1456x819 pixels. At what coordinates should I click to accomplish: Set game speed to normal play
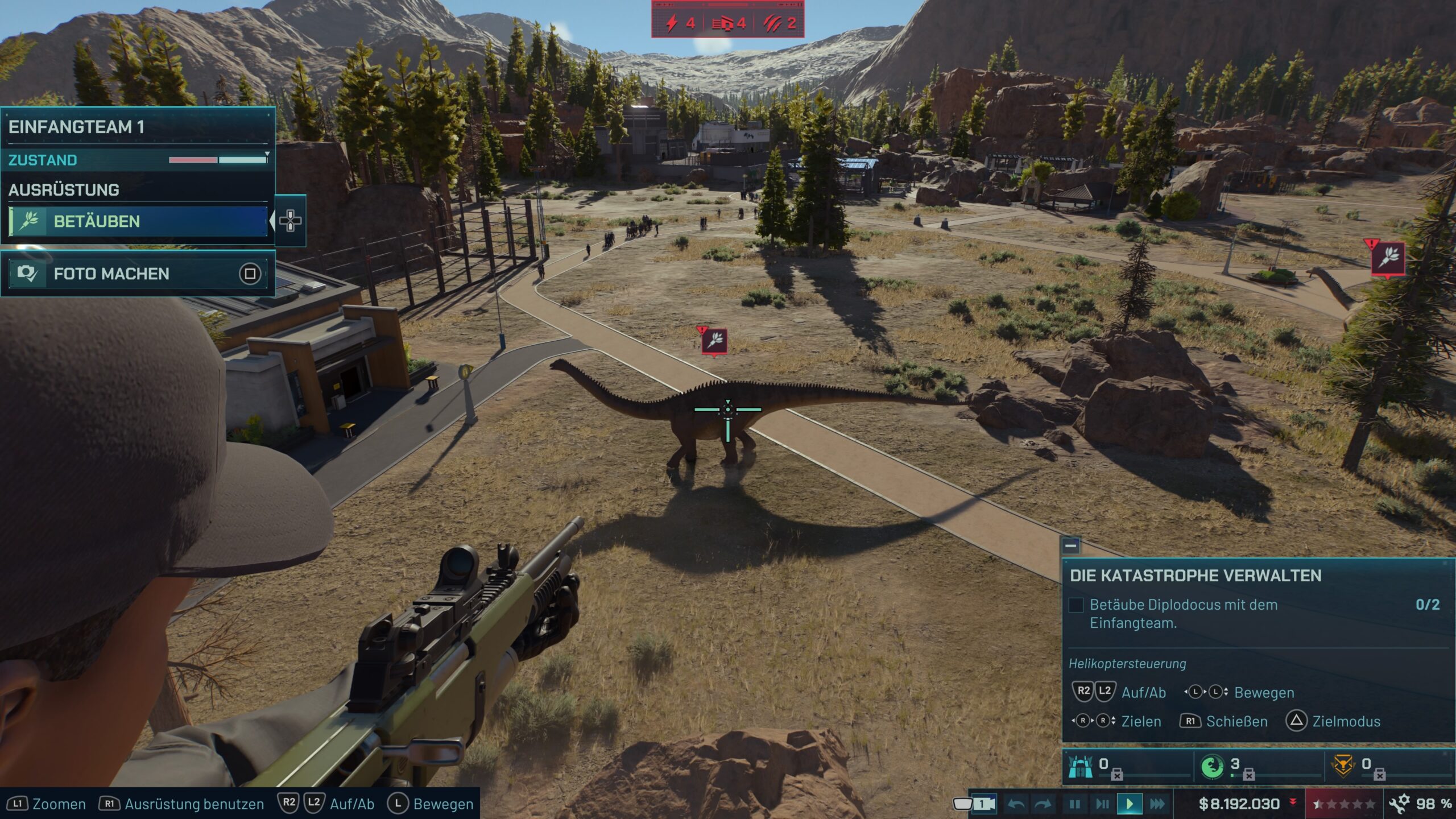(x=1129, y=804)
